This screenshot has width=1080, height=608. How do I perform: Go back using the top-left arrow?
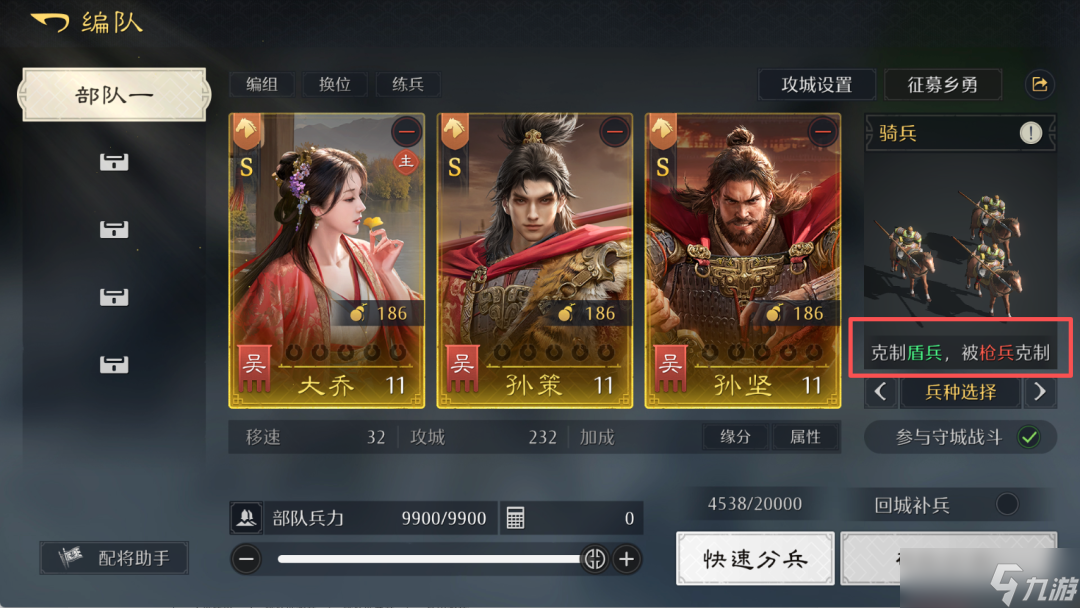coord(48,23)
